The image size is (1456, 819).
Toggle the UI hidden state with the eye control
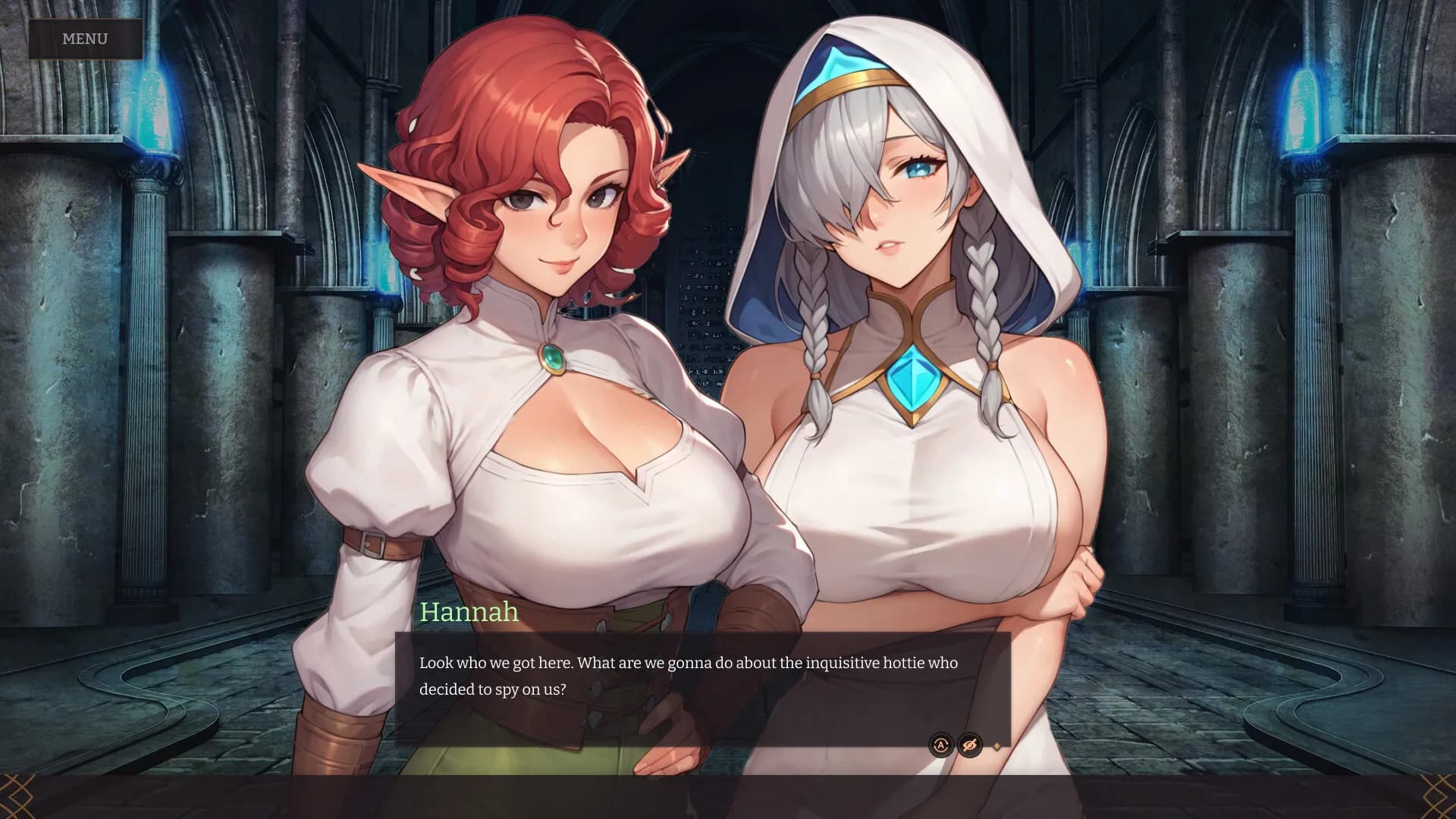(971, 745)
